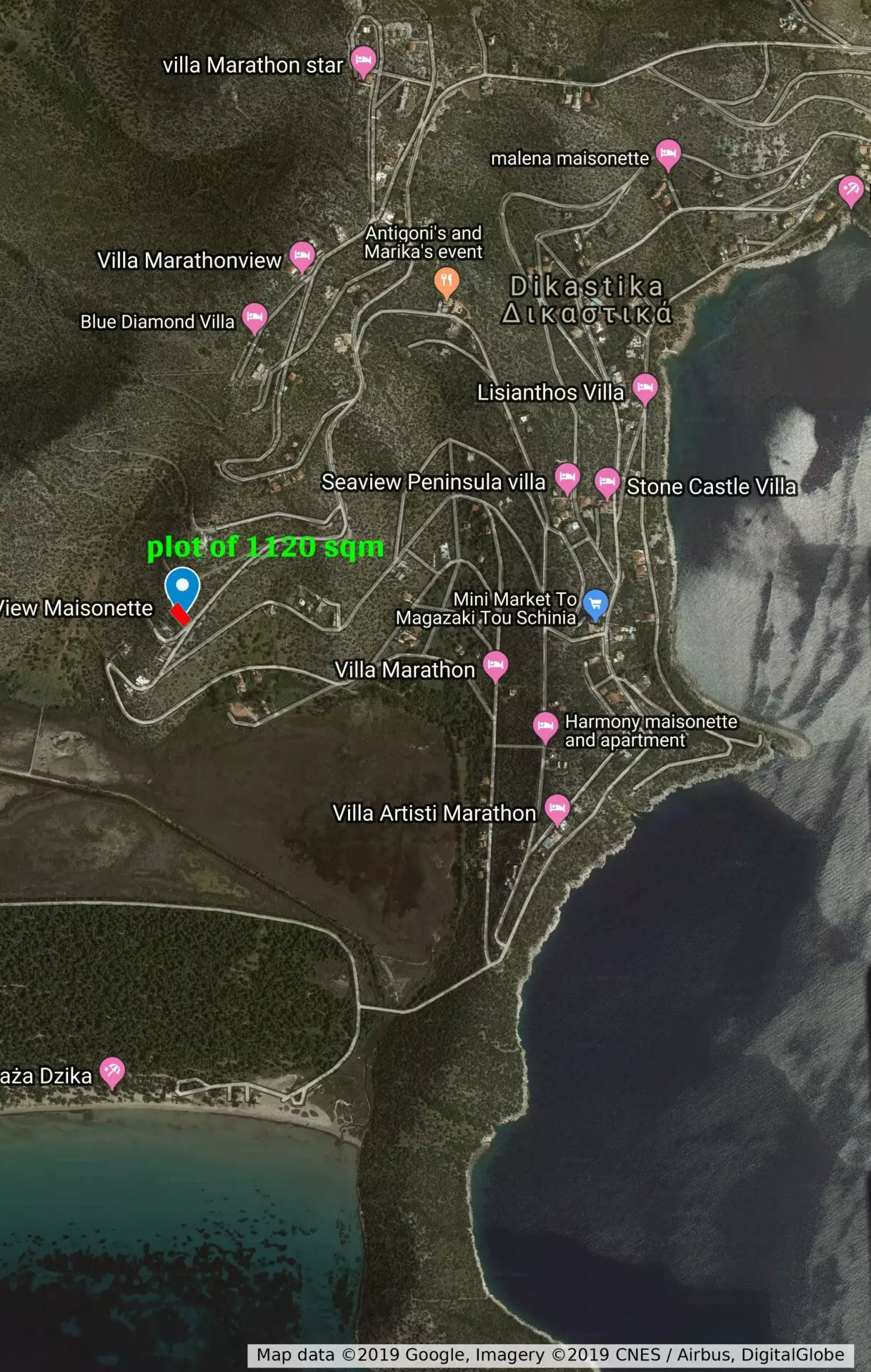
Task: Select the Blue Diamond Villa marker
Action: pyautogui.click(x=254, y=317)
